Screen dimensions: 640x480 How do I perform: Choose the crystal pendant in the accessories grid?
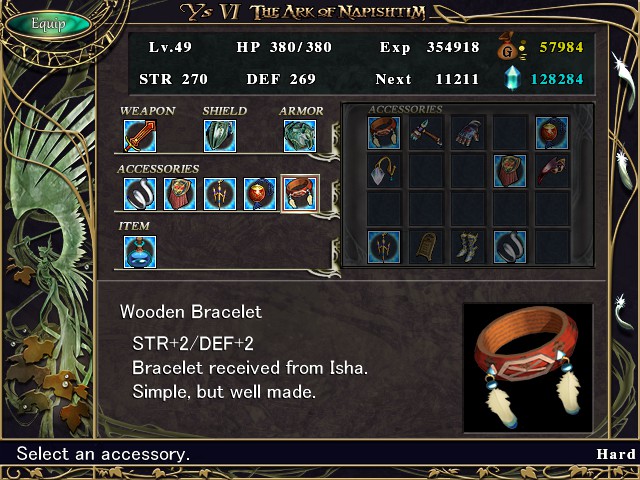point(383,171)
